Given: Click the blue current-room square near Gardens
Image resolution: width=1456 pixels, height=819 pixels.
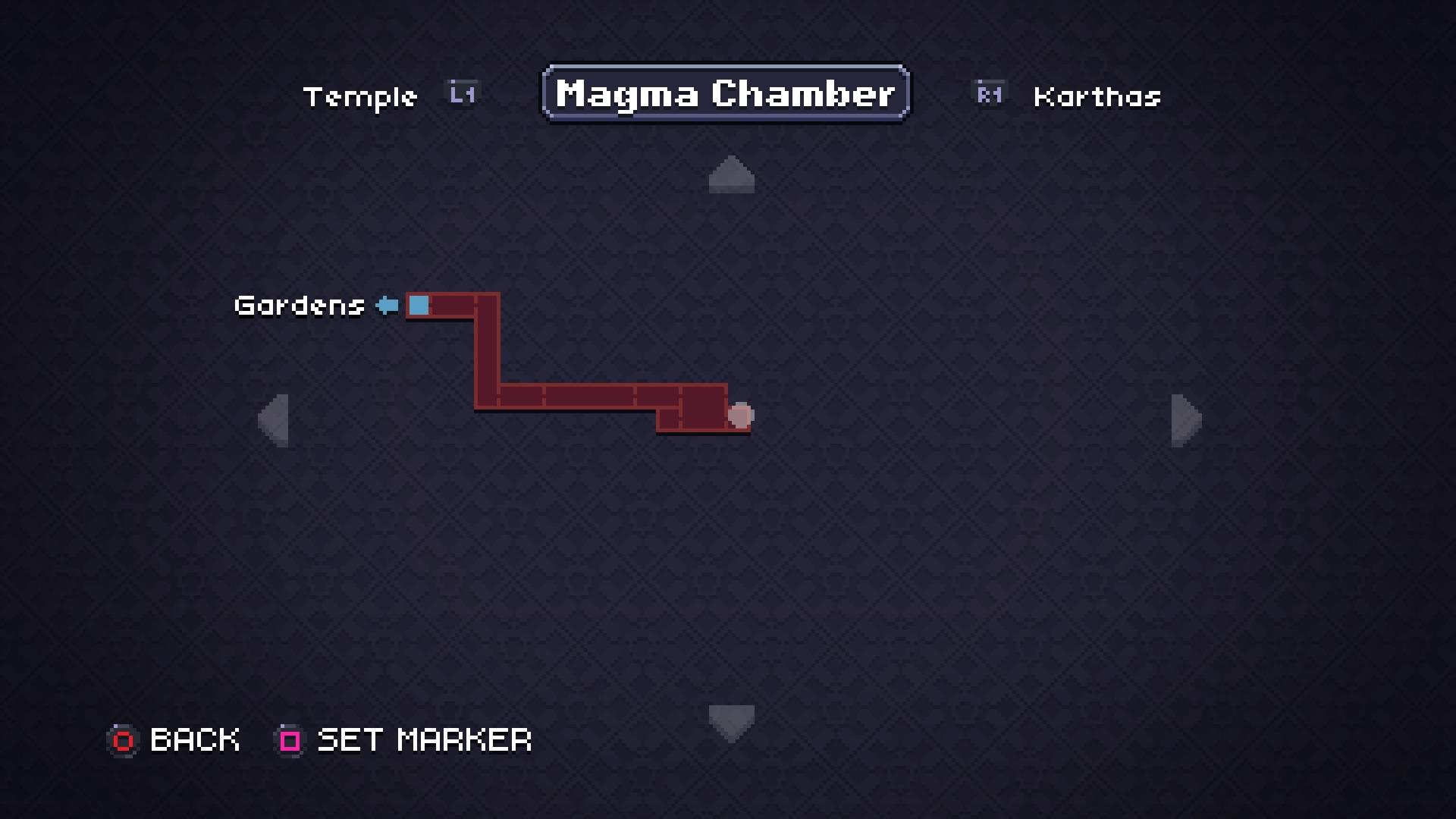Looking at the screenshot, I should (418, 306).
